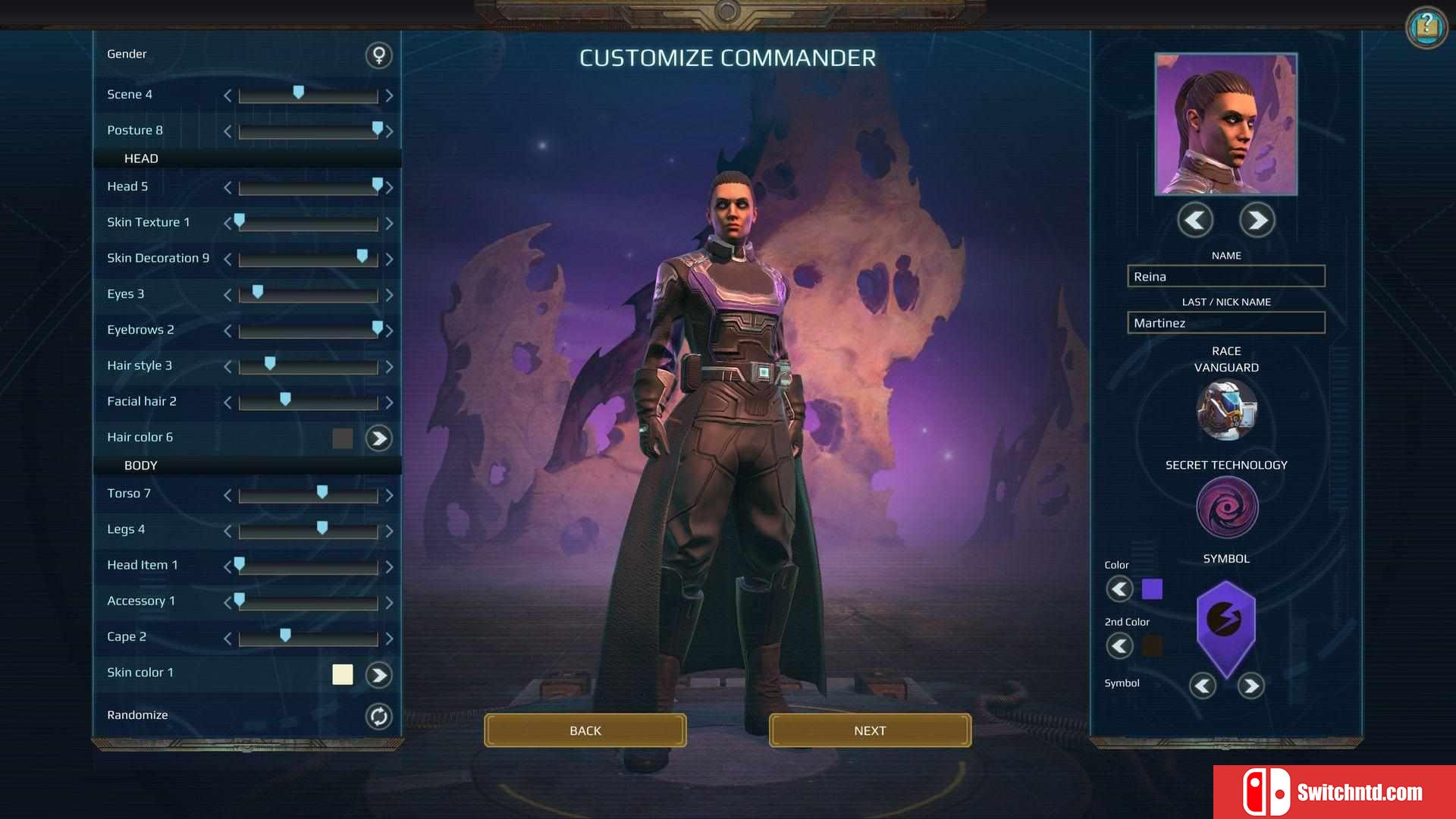Toggle the commander's Gender icon
Viewport: 1456px width, 819px height.
[x=378, y=55]
